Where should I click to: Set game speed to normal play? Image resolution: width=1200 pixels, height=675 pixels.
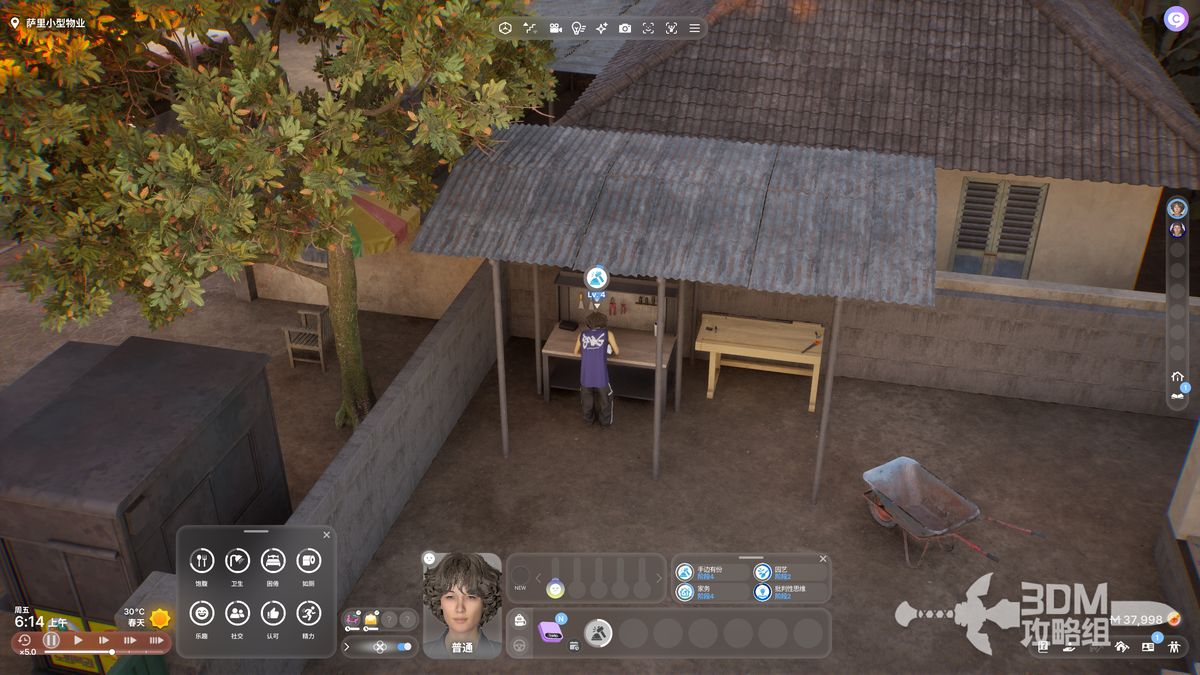pos(78,640)
